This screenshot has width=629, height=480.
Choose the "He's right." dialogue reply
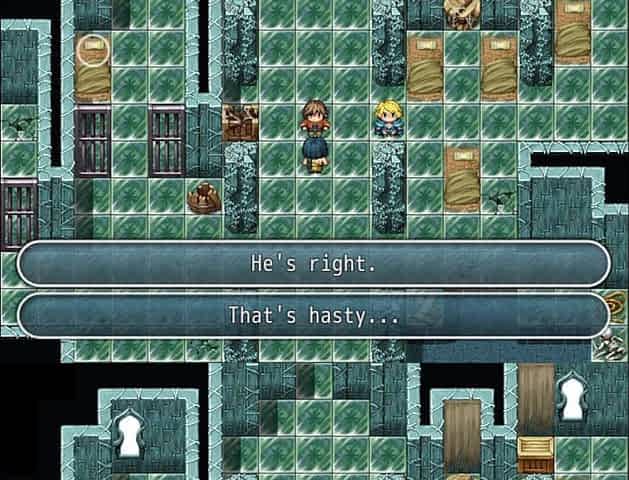pos(314,265)
